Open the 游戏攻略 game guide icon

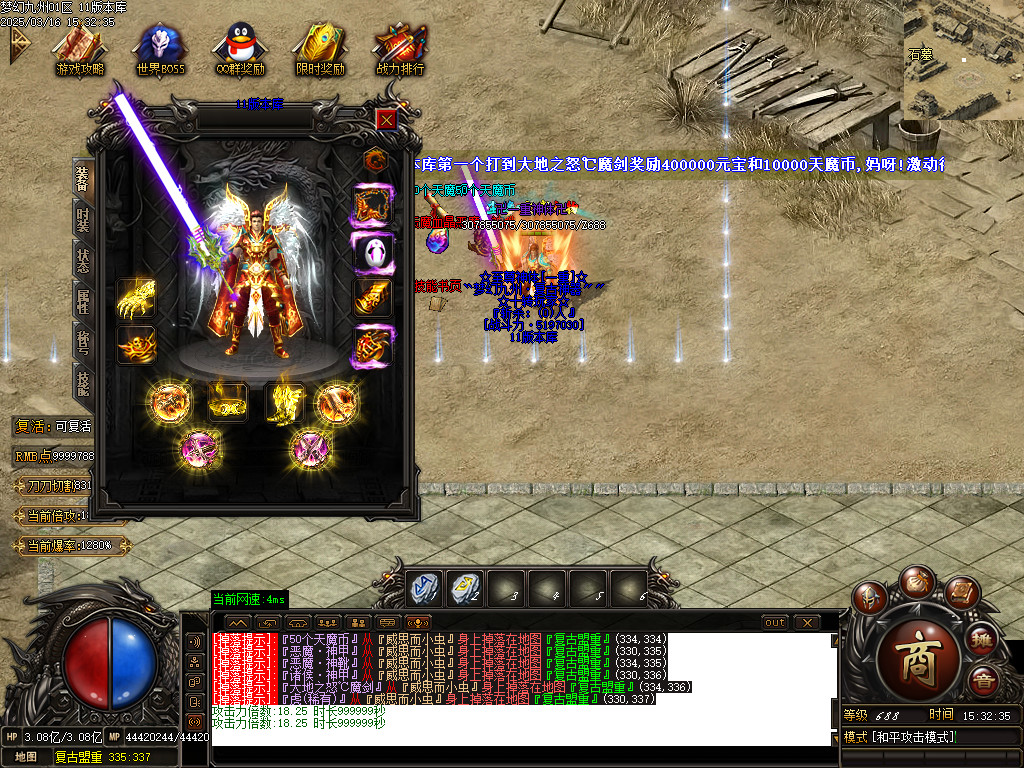point(79,48)
